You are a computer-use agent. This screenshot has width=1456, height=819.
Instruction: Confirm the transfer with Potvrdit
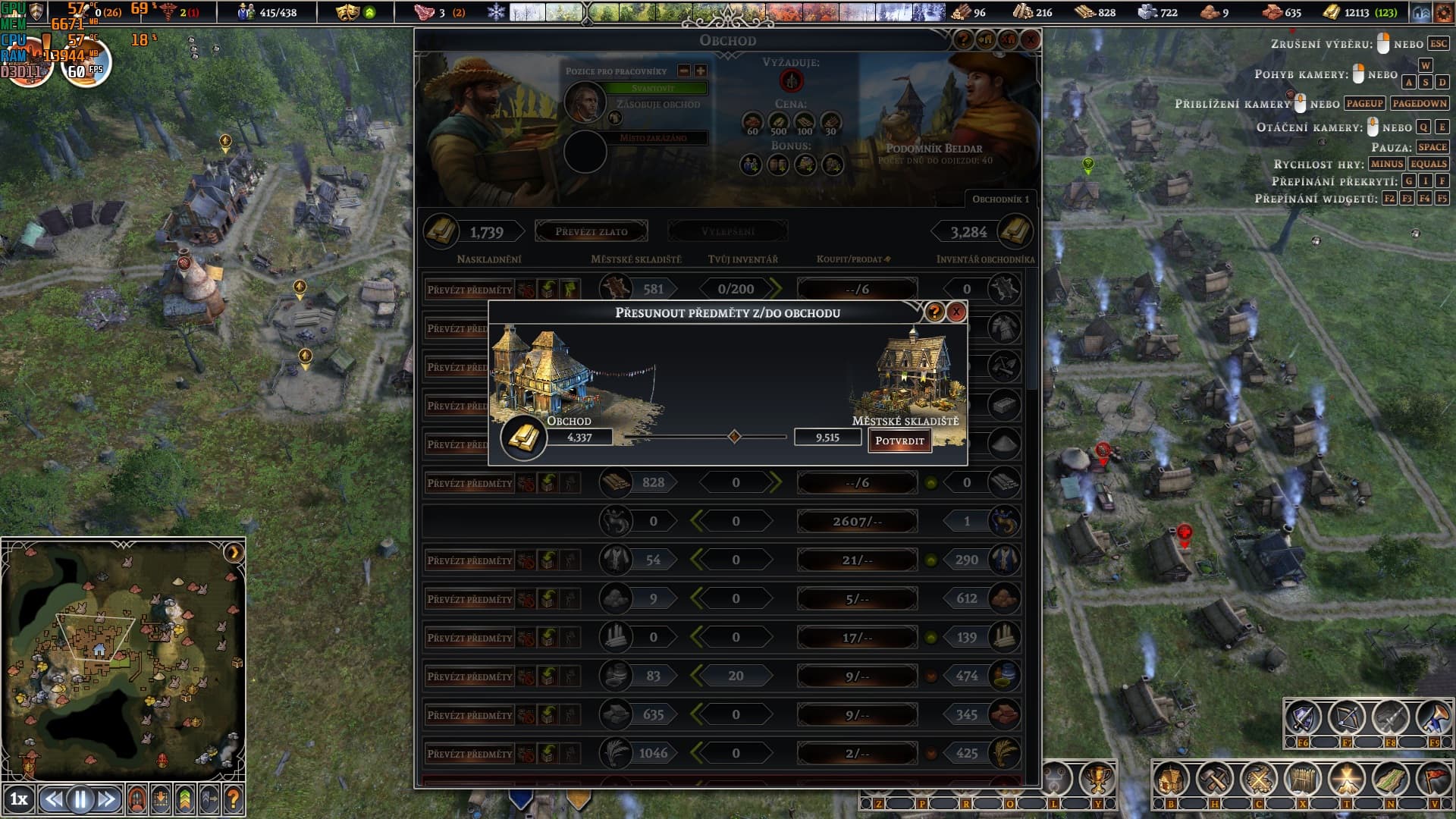(899, 441)
